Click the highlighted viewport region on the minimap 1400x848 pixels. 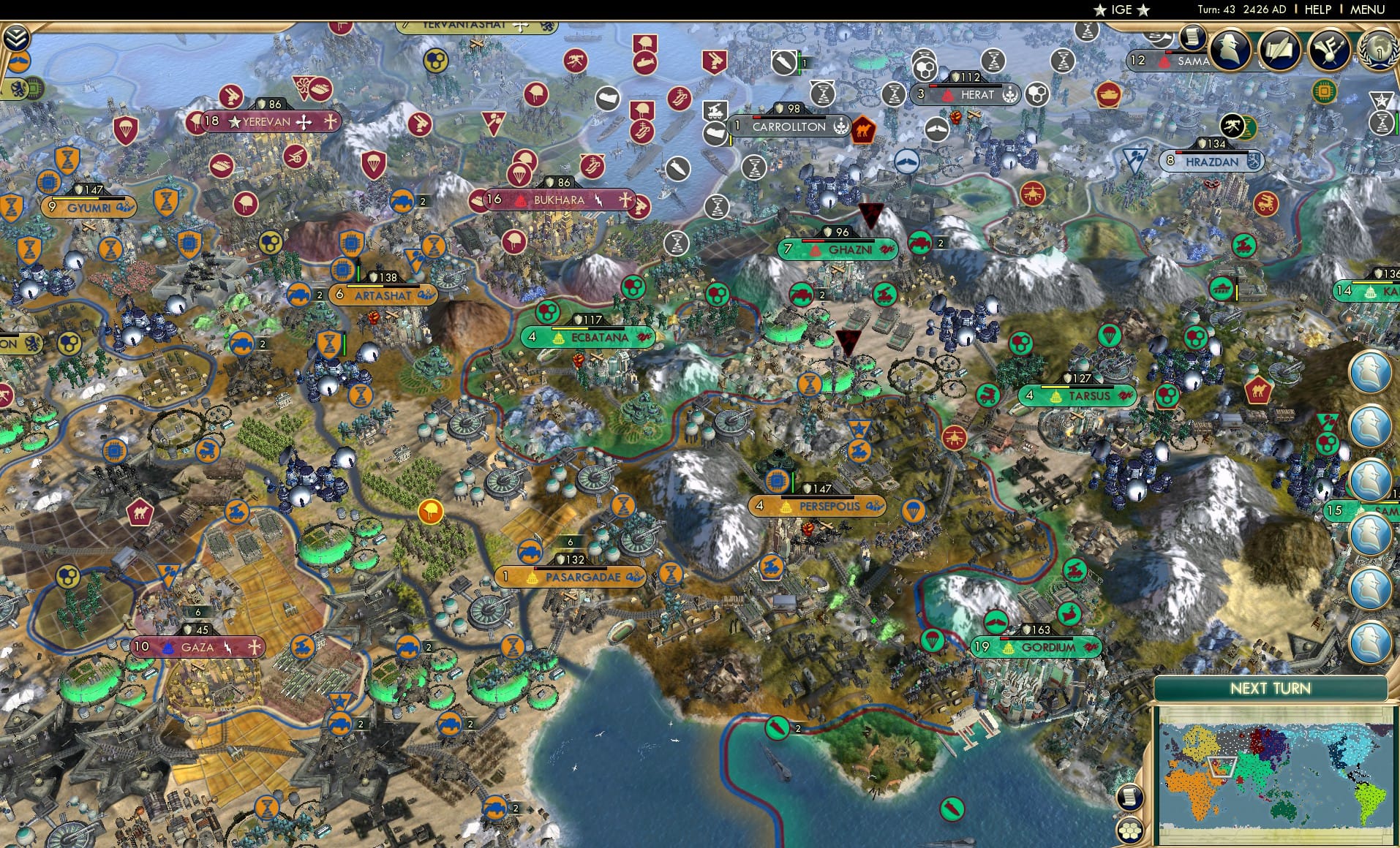[1222, 767]
